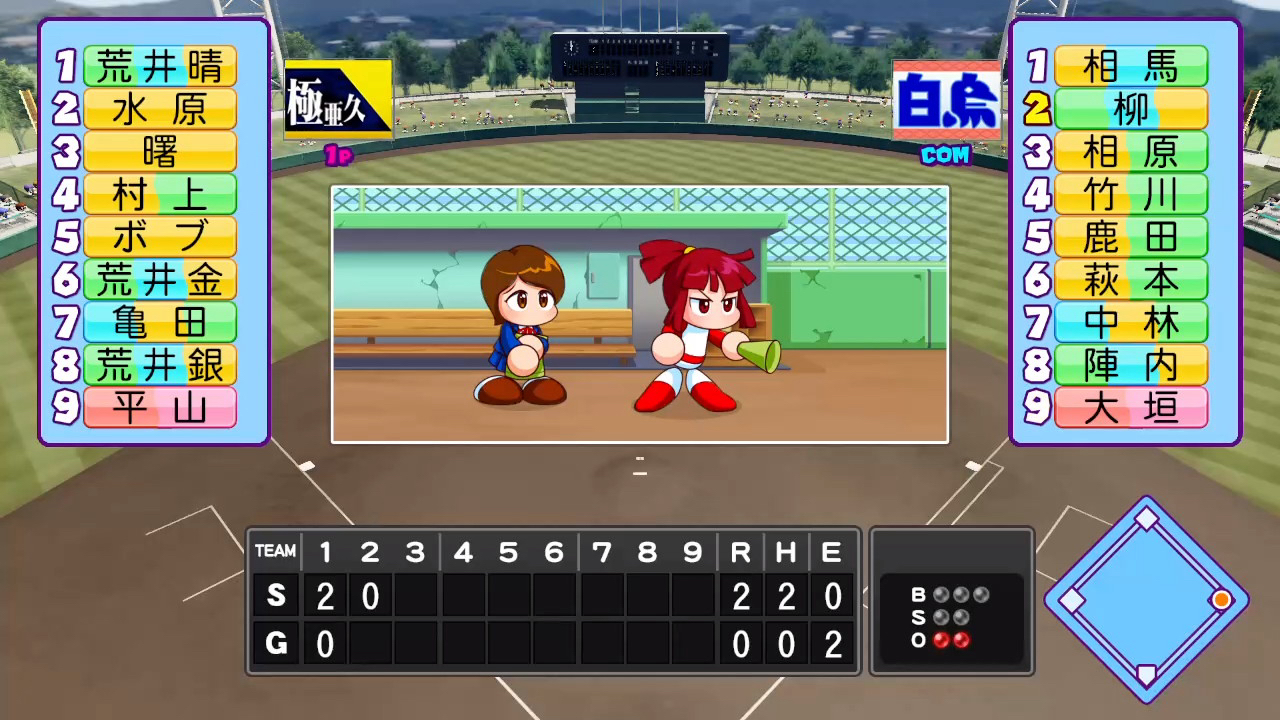The height and width of the screenshot is (720, 1280).
Task: Select 竹川 in the opposing lineup
Action: click(x=1130, y=195)
